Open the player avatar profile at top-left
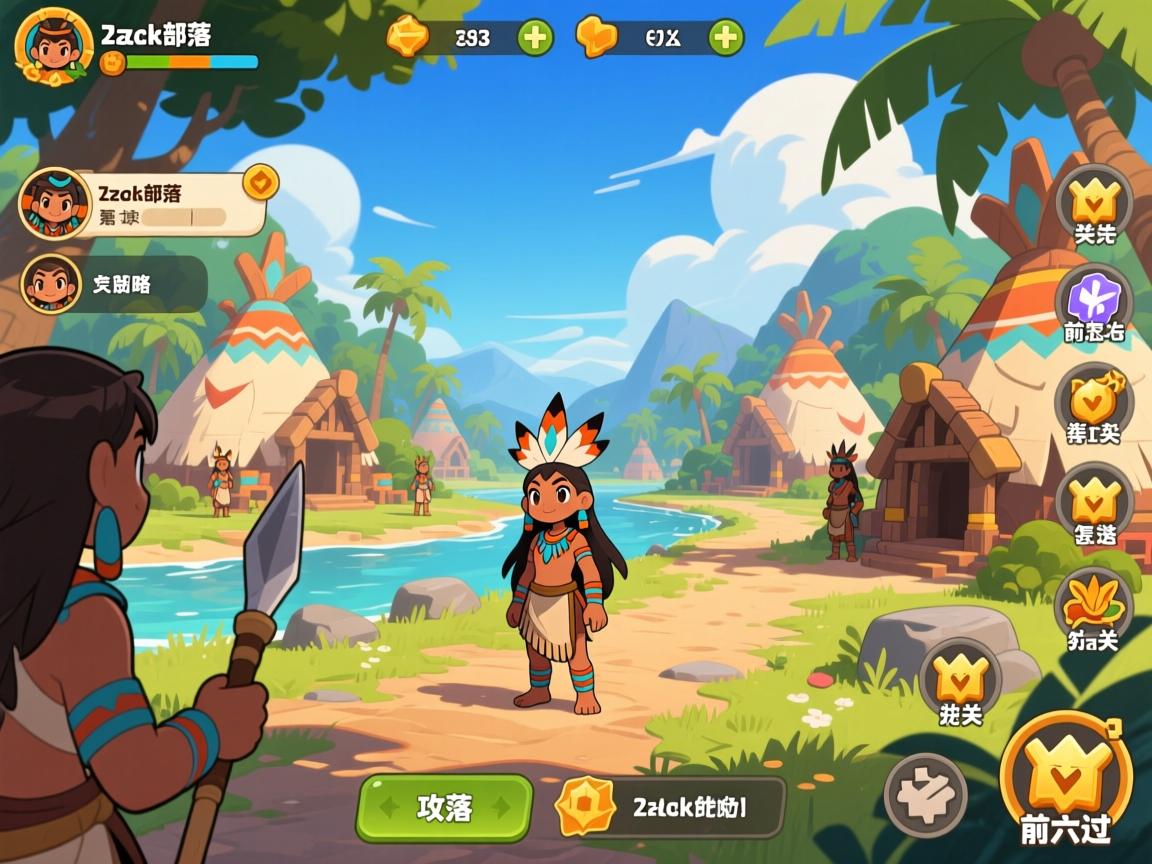1152x864 pixels. [47, 45]
